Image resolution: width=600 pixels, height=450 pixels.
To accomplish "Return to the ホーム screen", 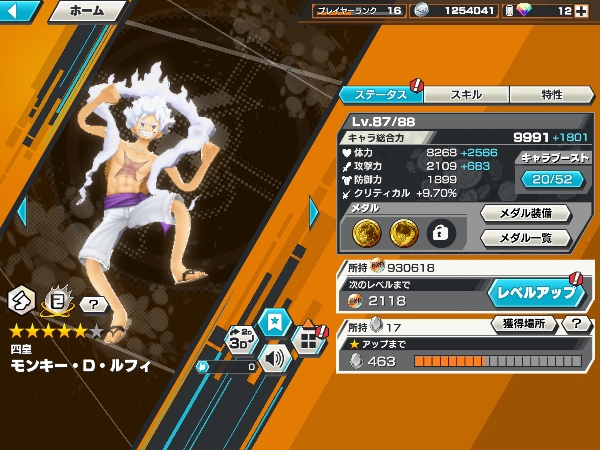I will [86, 12].
